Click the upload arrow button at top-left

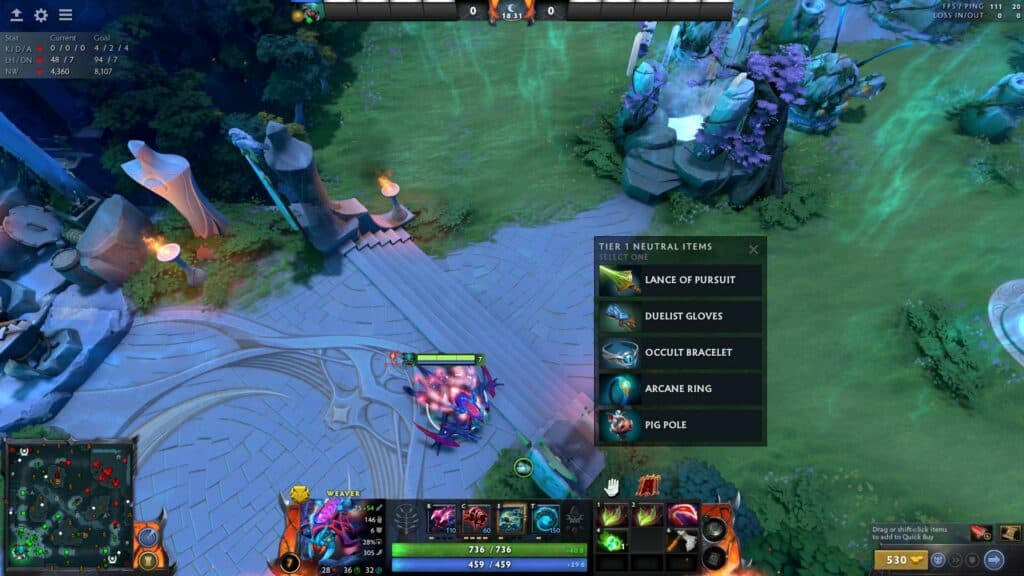(x=17, y=15)
